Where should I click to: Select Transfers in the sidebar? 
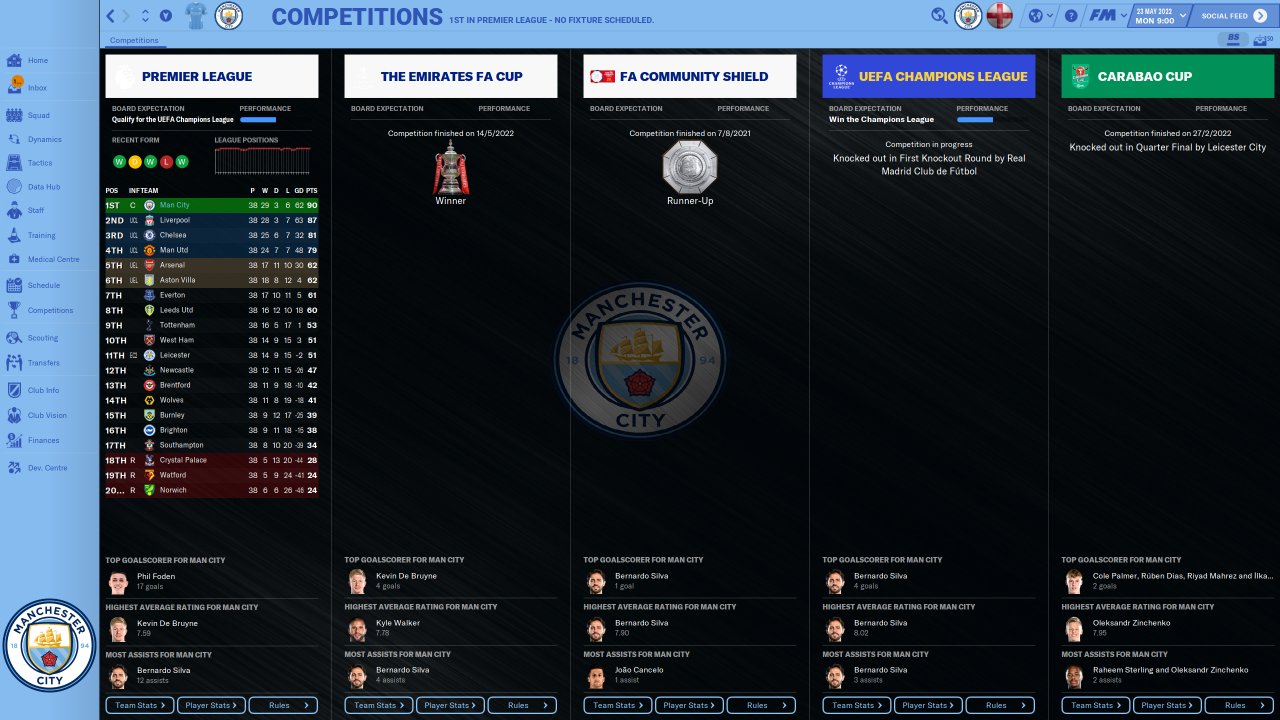coord(43,363)
